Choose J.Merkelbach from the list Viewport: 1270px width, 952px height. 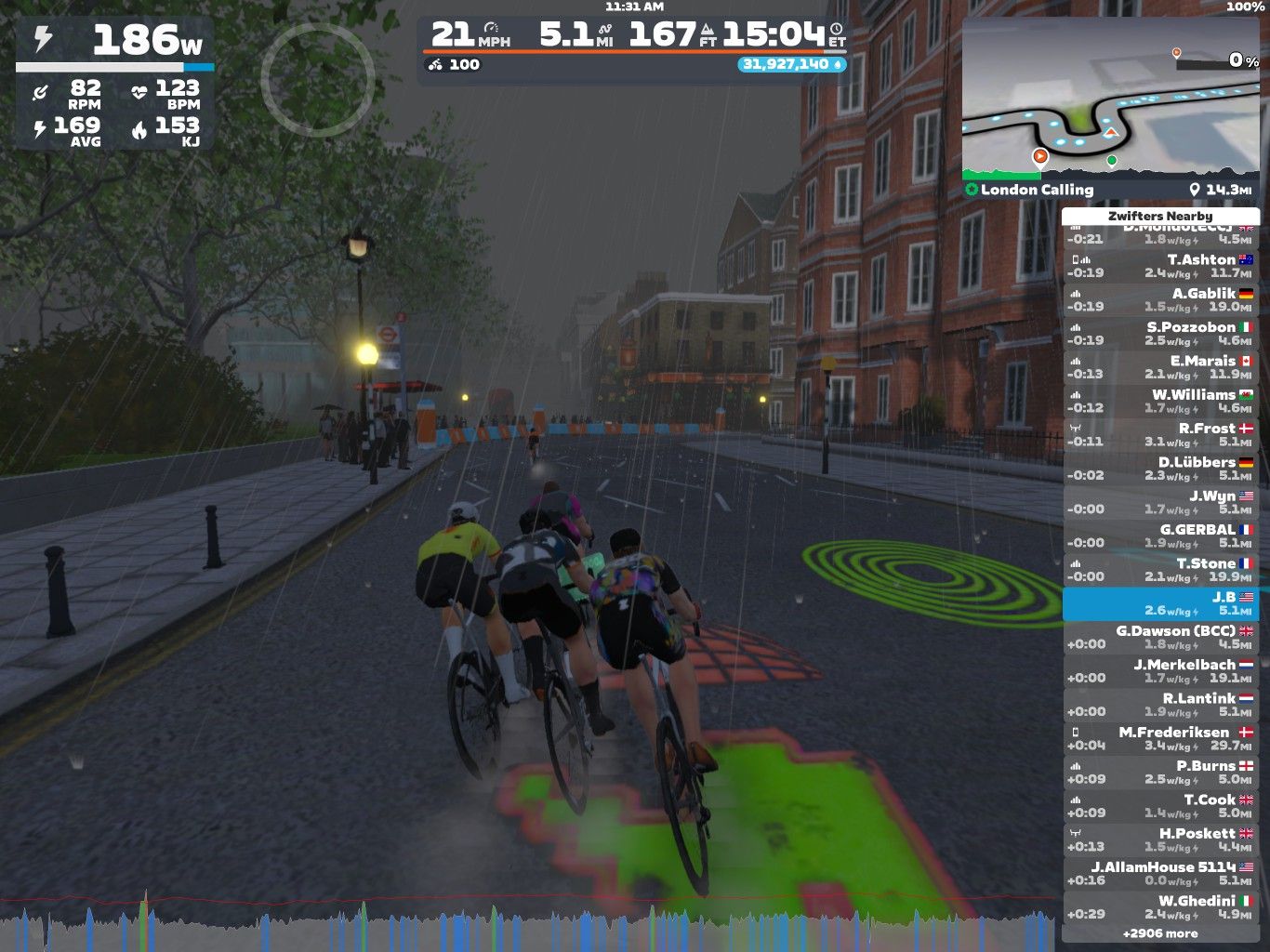pos(1160,671)
